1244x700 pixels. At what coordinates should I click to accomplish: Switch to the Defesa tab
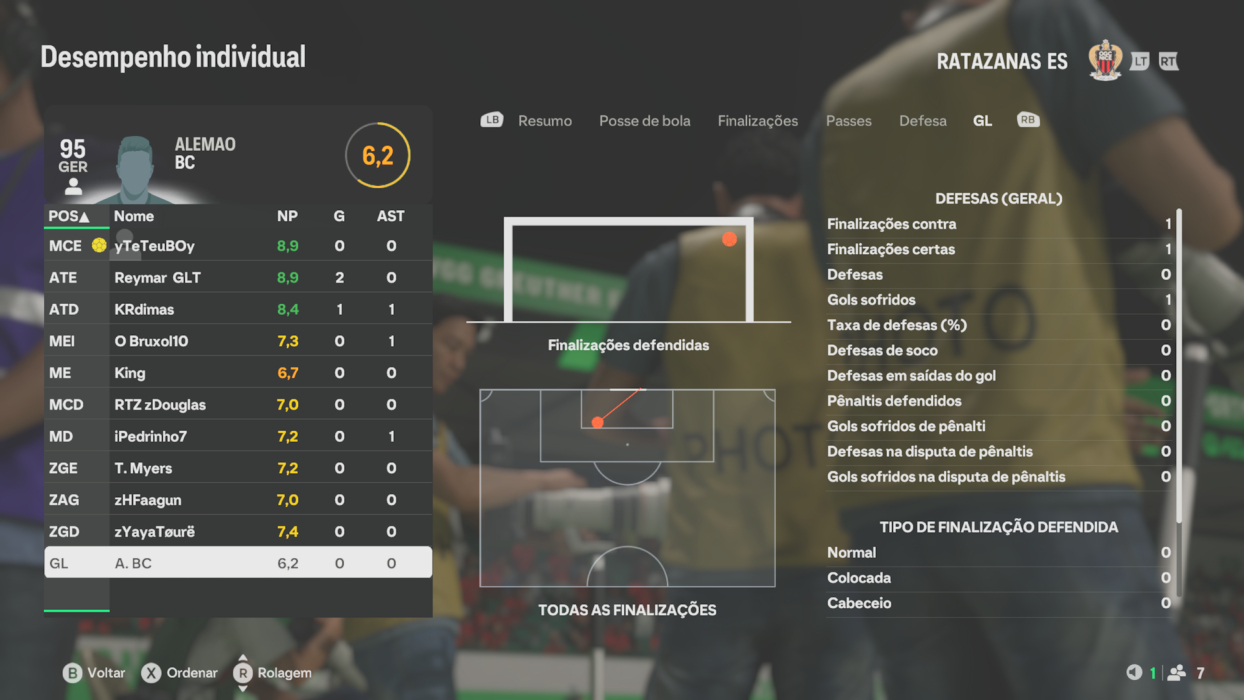(922, 121)
